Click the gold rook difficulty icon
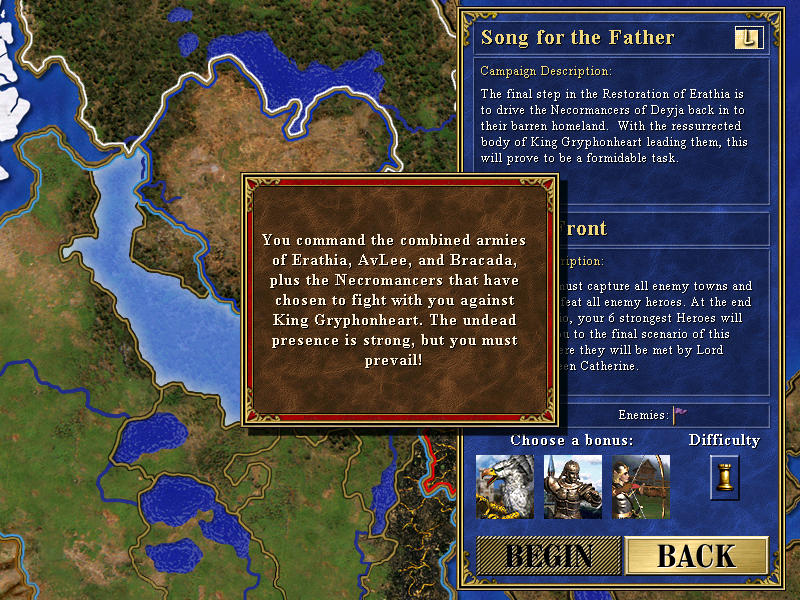Viewport: 800px width, 600px height. 724,477
